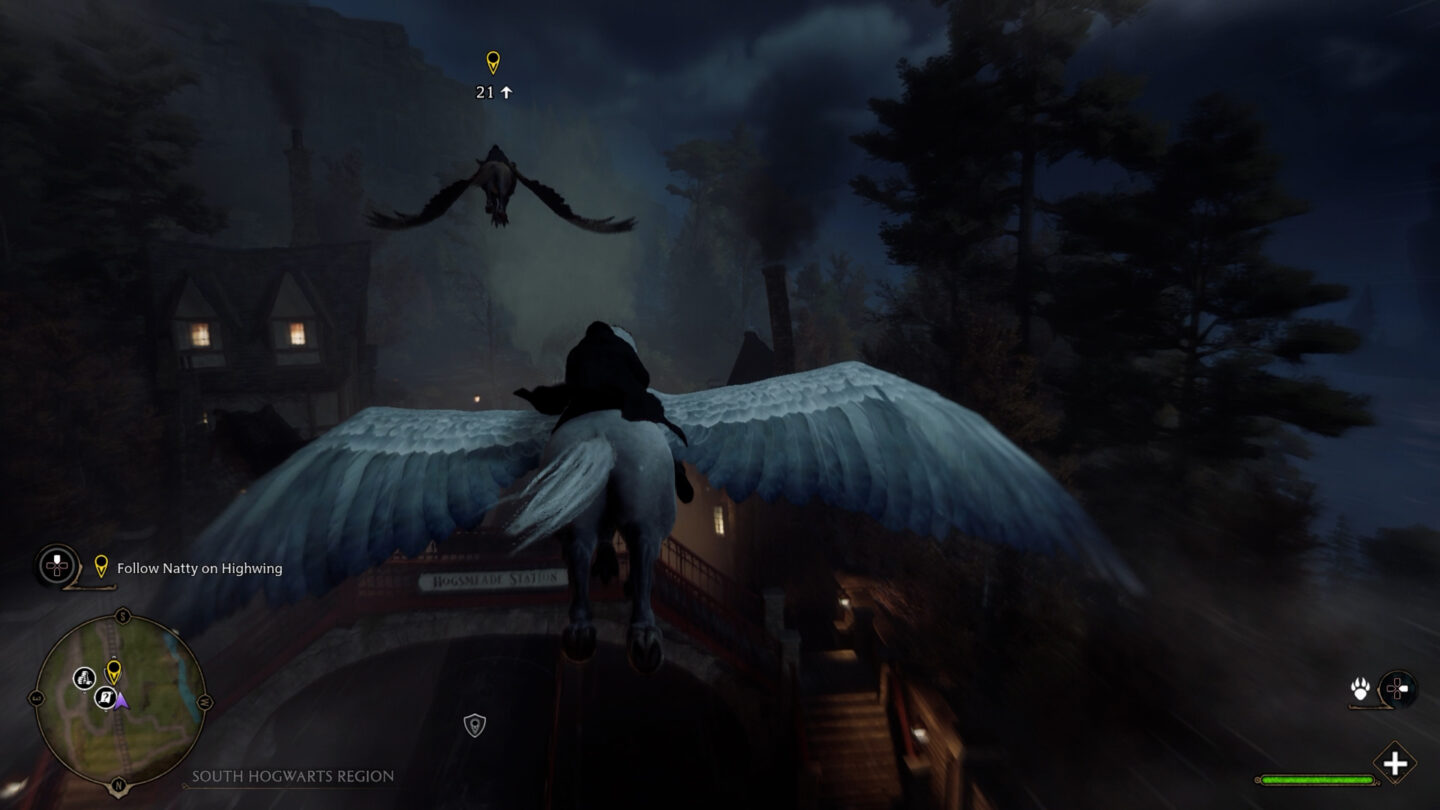
Task: Click the minimap marker left of the scroll
Action: click(84, 679)
